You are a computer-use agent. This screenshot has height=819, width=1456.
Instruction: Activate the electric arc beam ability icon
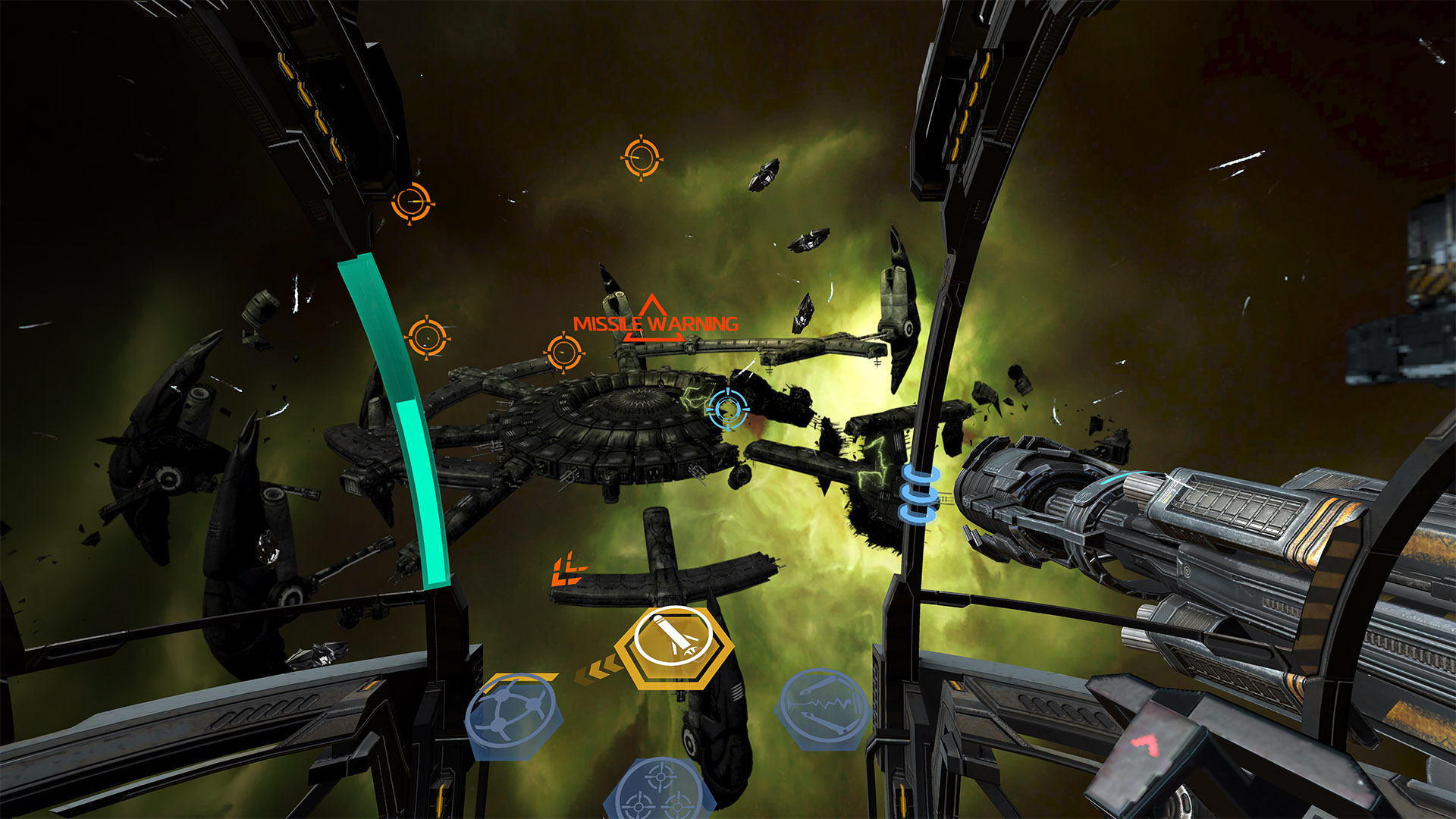pyautogui.click(x=824, y=707)
